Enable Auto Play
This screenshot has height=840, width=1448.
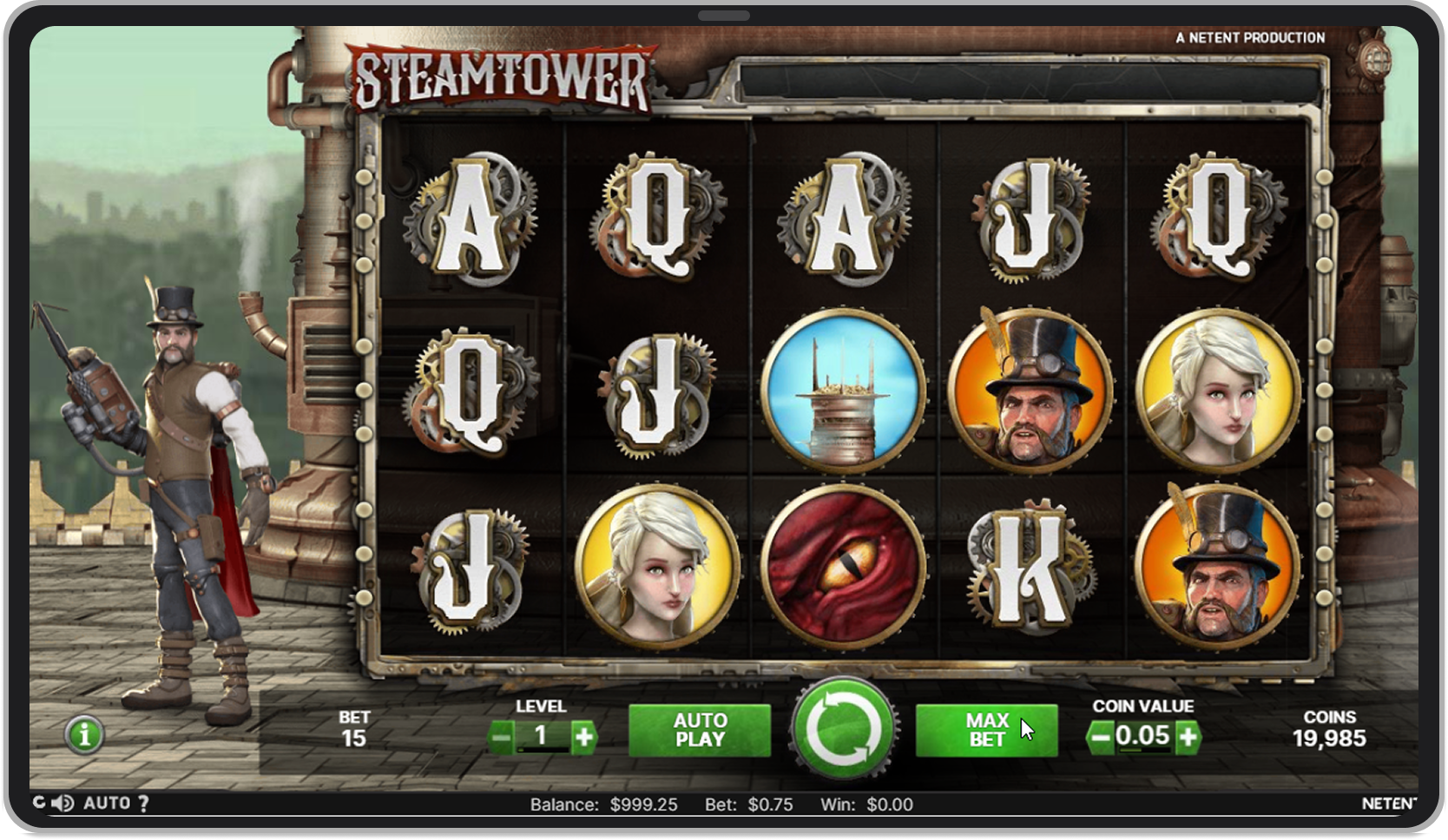pos(700,729)
